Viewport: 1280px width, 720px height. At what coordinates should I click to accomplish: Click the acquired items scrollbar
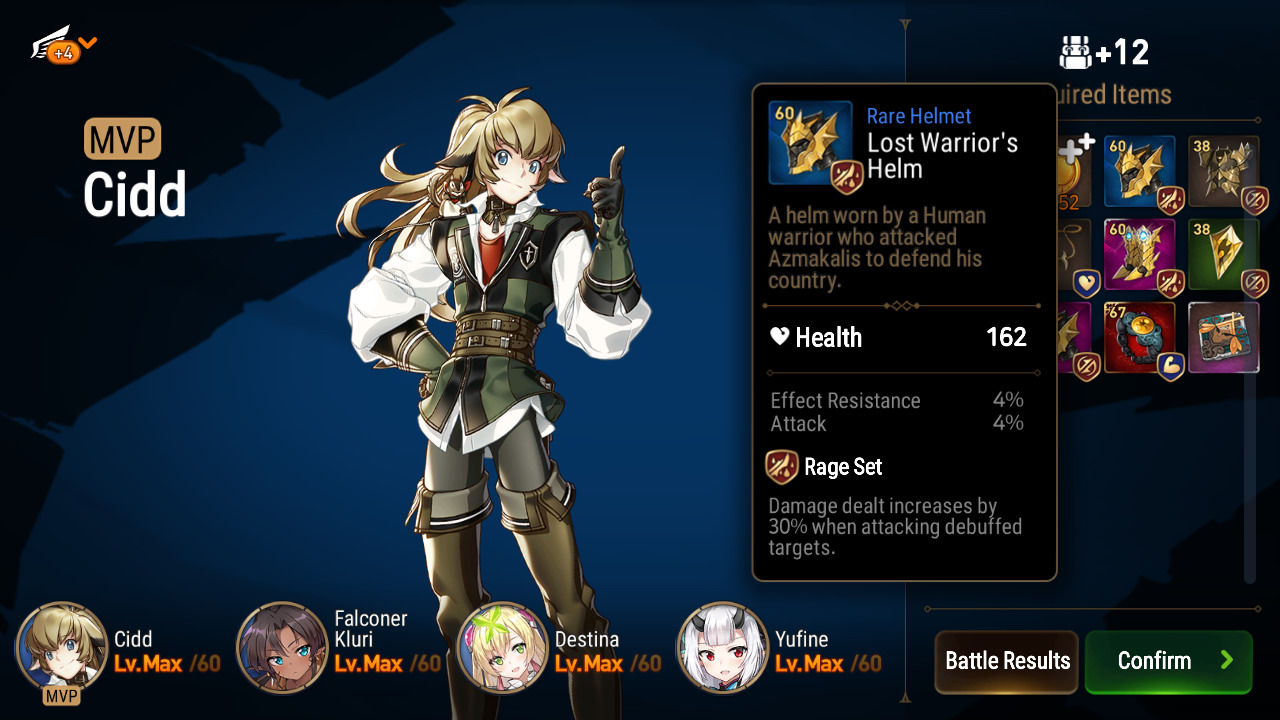[x=1249, y=400]
